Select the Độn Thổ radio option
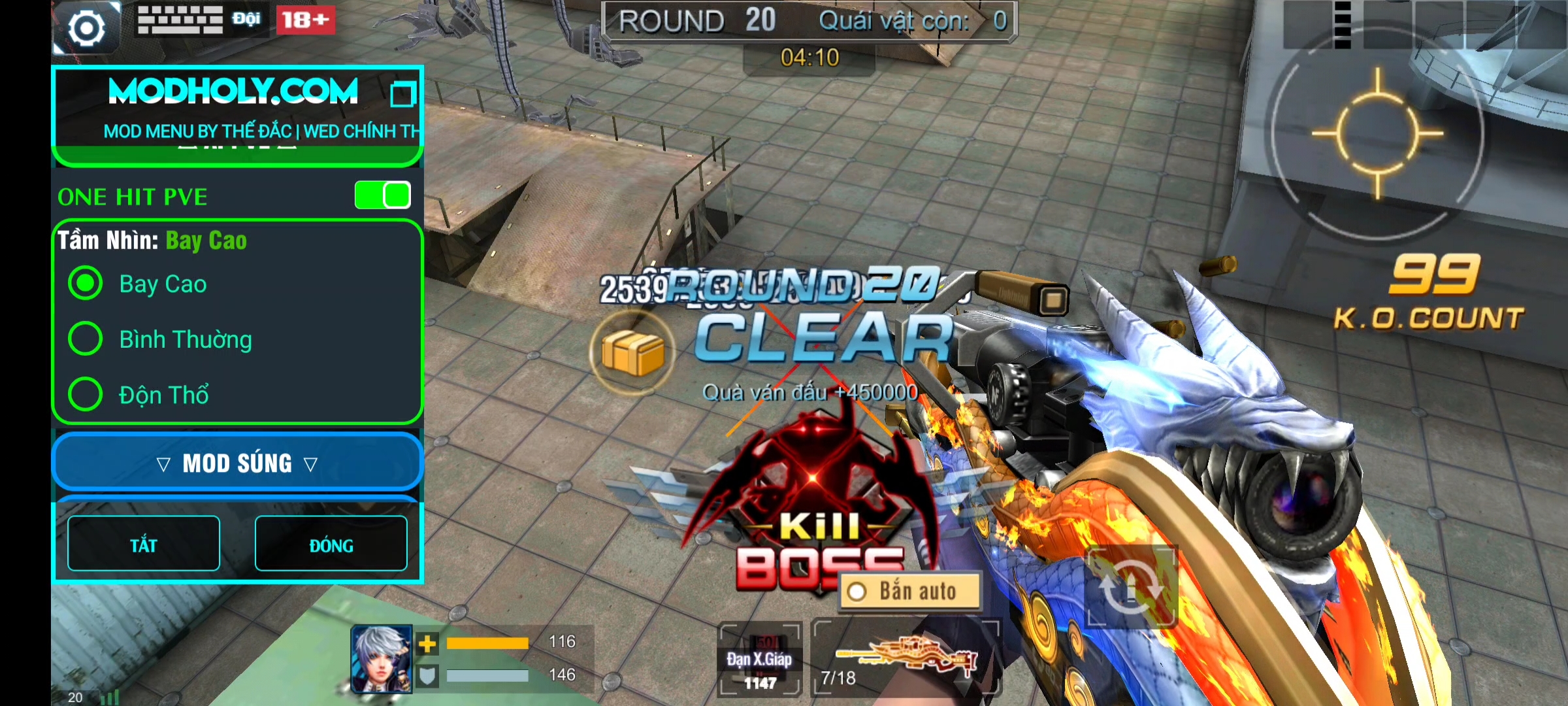 86,395
